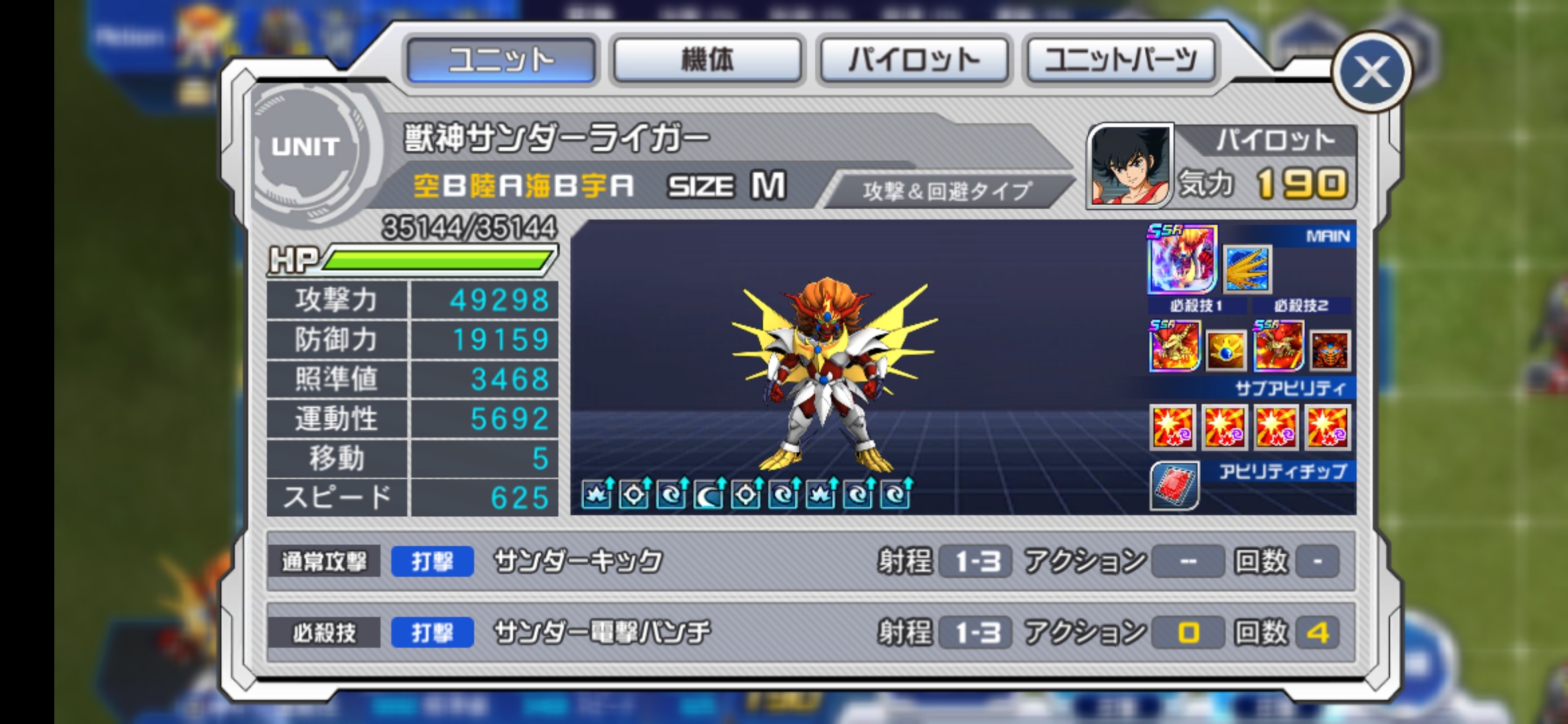1568x724 pixels.
Task: Switch to the ユニット tab
Action: (x=501, y=60)
